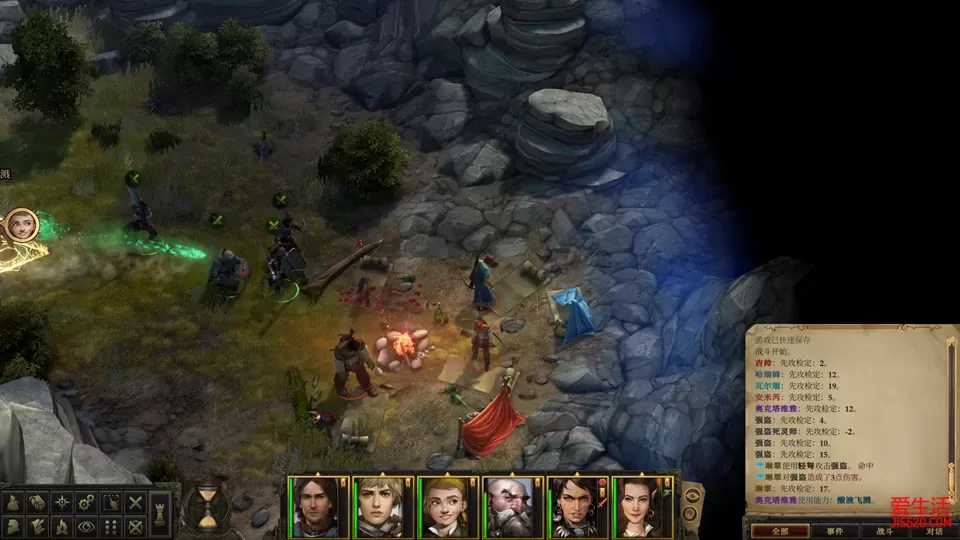Viewport: 960px width, 540px height.
Task: Switch to the 全部 log tab
Action: 779,531
